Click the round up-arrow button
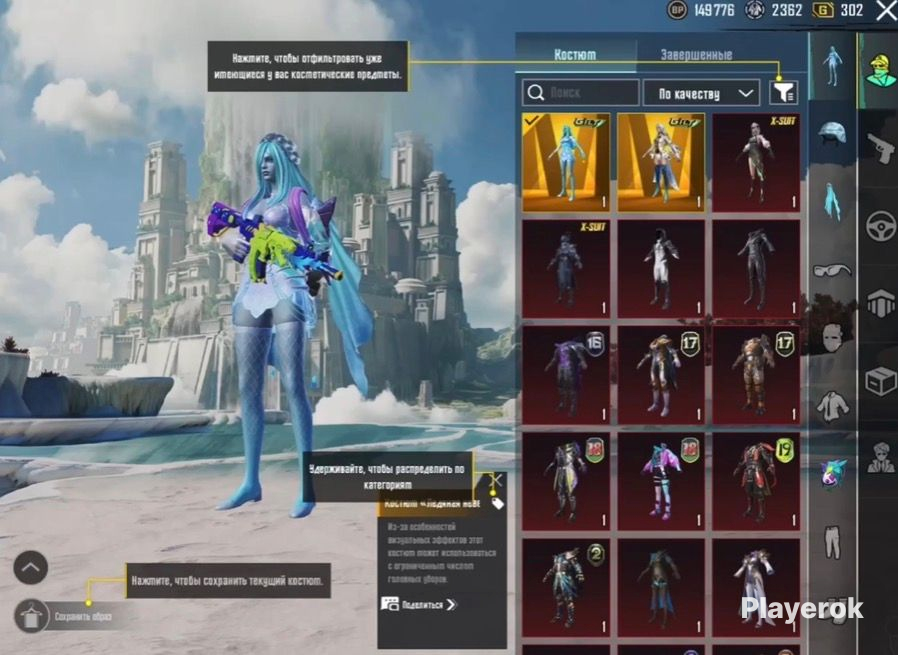The image size is (898, 655). [31, 568]
